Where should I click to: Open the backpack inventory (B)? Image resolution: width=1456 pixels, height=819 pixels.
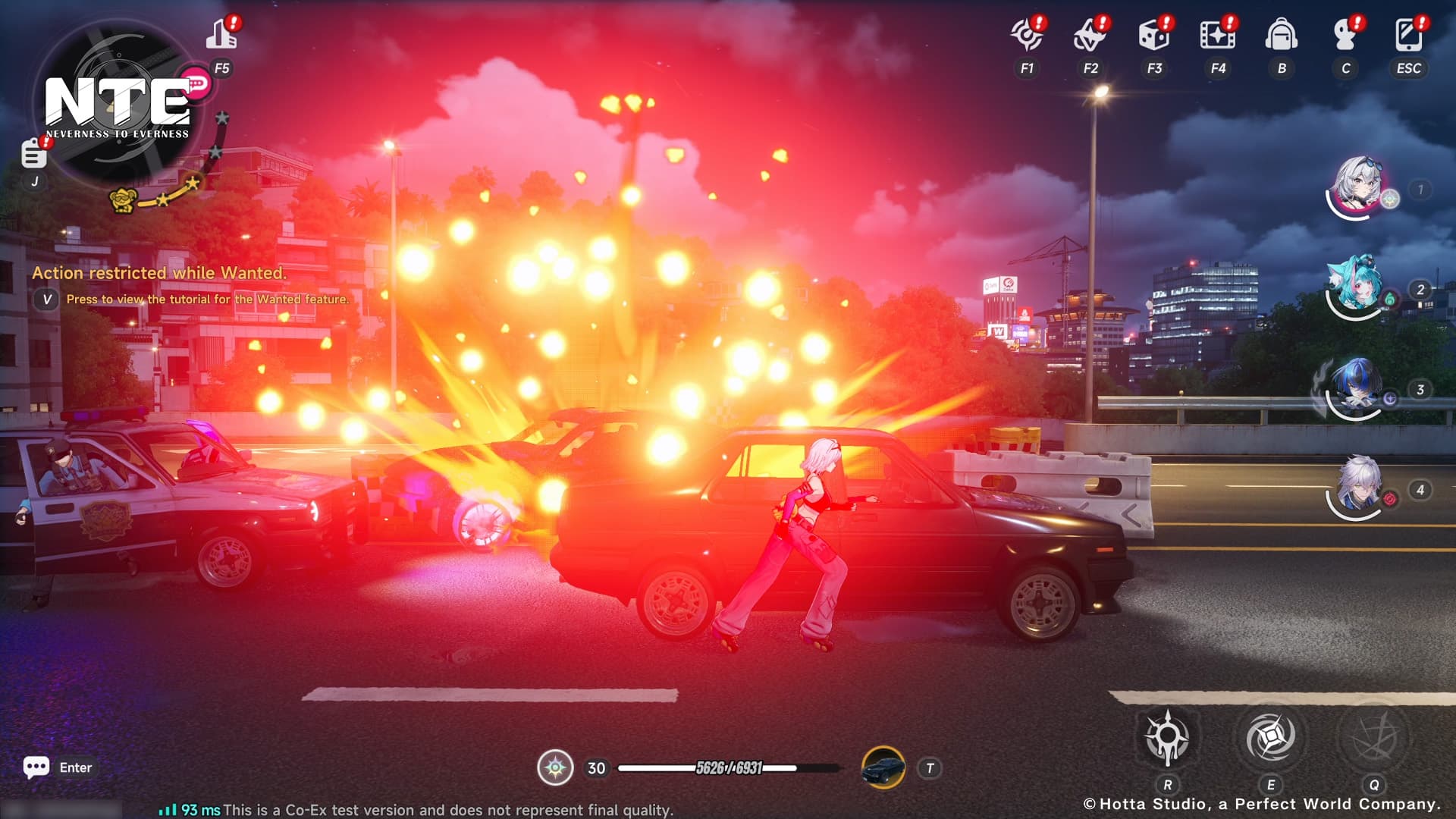(1282, 34)
